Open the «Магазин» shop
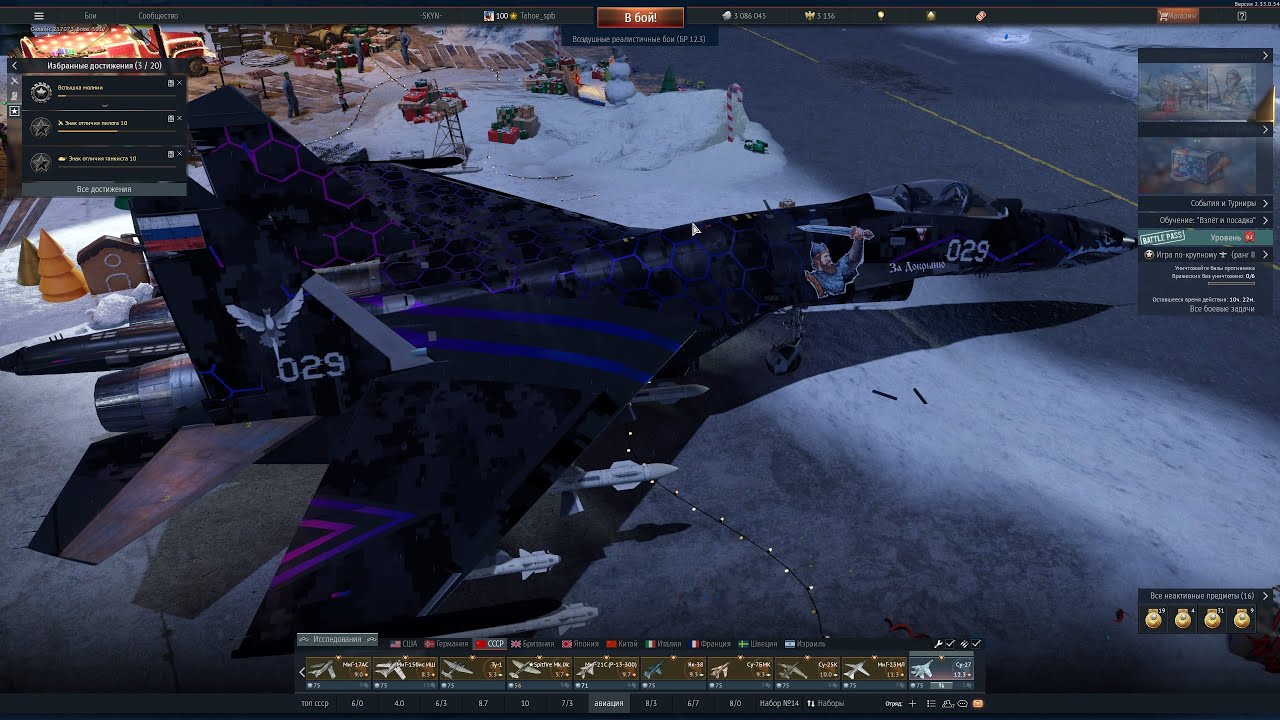The width and height of the screenshot is (1280, 720). tap(1178, 16)
